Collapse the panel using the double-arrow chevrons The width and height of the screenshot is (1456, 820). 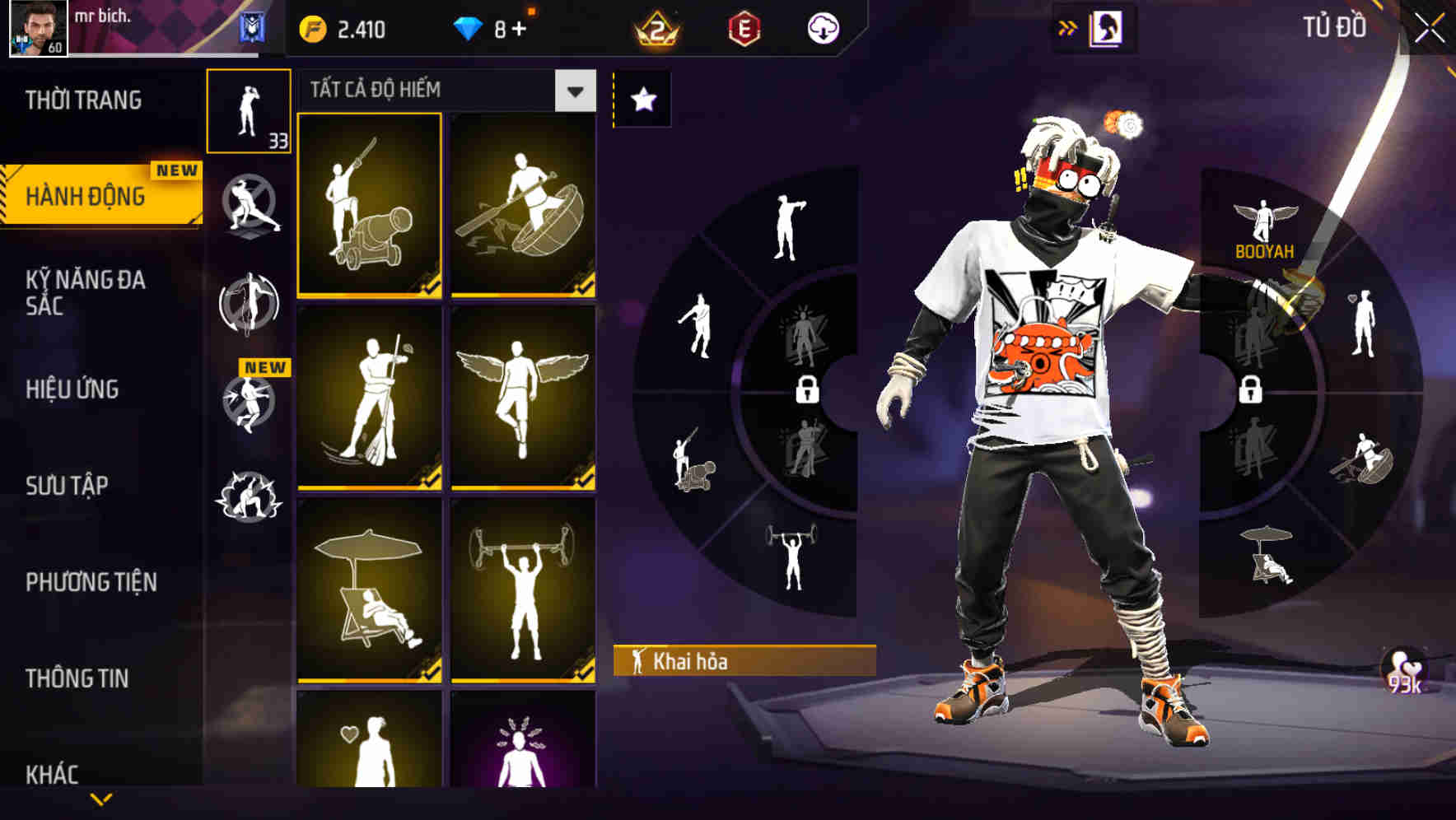pos(1068,26)
